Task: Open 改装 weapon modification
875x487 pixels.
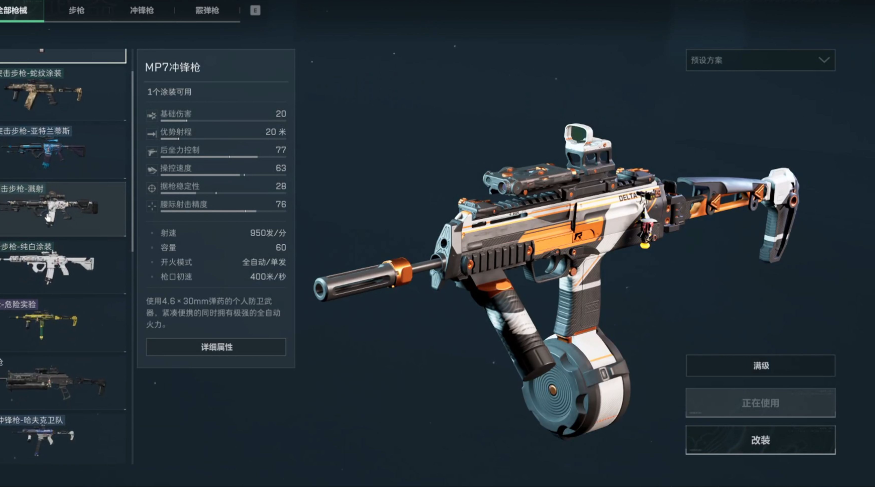Action: coord(760,440)
